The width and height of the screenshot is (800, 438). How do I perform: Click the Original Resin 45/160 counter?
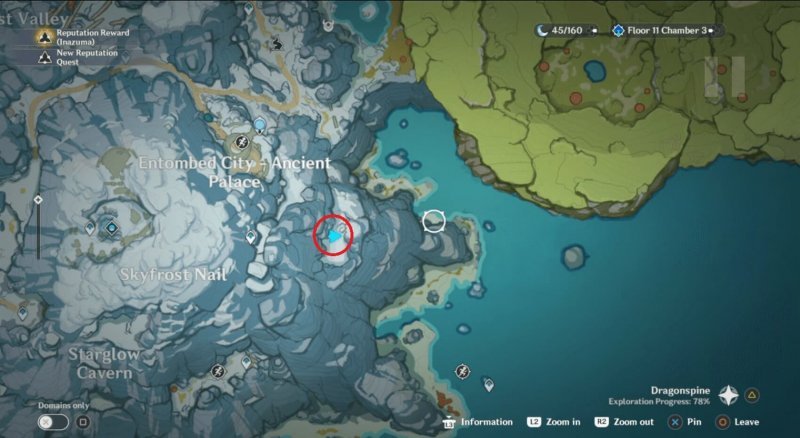[x=565, y=31]
